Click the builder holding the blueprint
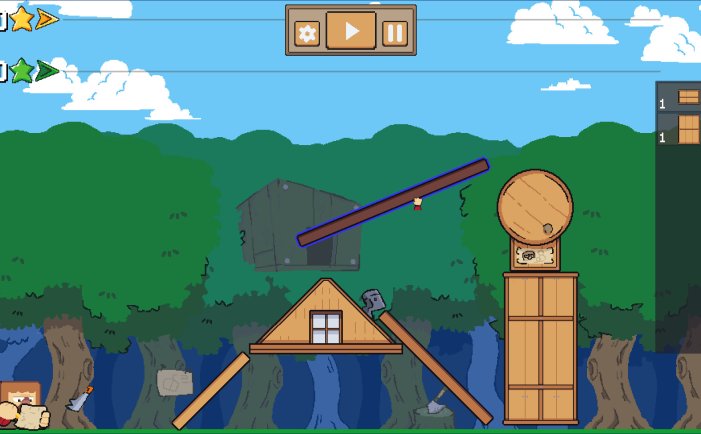 (x=19, y=405)
